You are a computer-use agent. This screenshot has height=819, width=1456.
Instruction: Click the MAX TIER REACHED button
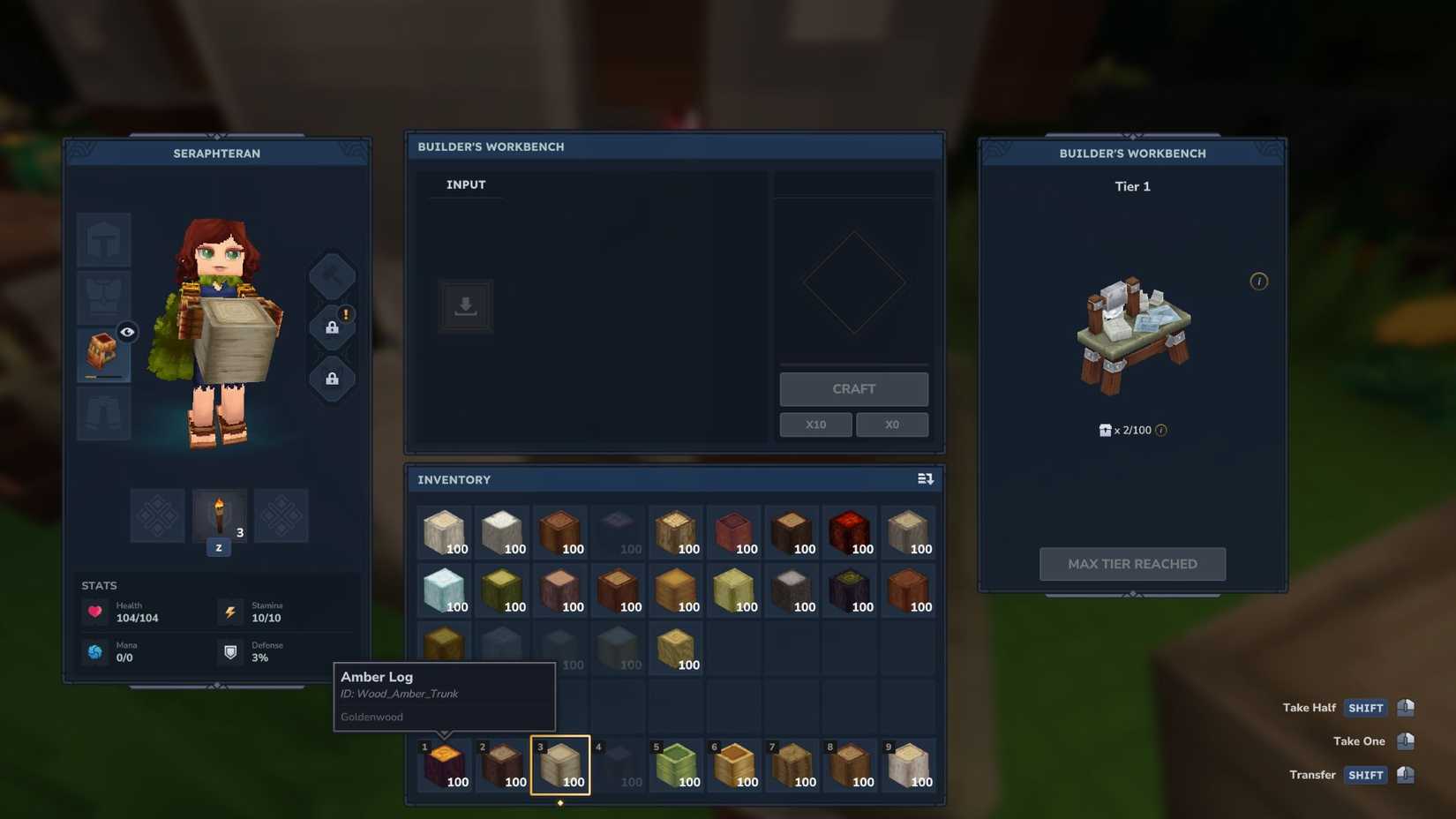click(x=1132, y=563)
